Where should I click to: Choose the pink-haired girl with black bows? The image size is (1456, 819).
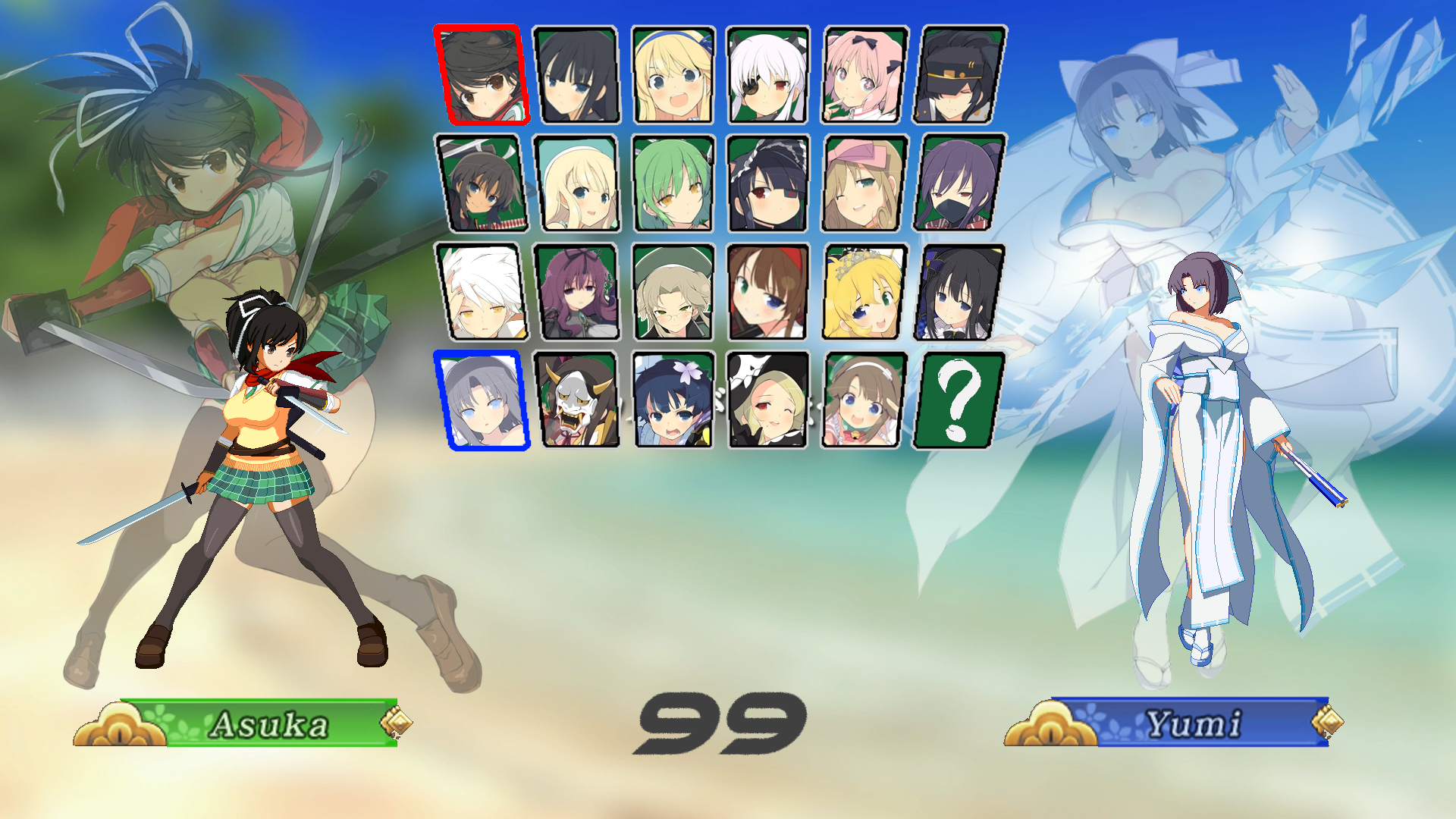864,74
